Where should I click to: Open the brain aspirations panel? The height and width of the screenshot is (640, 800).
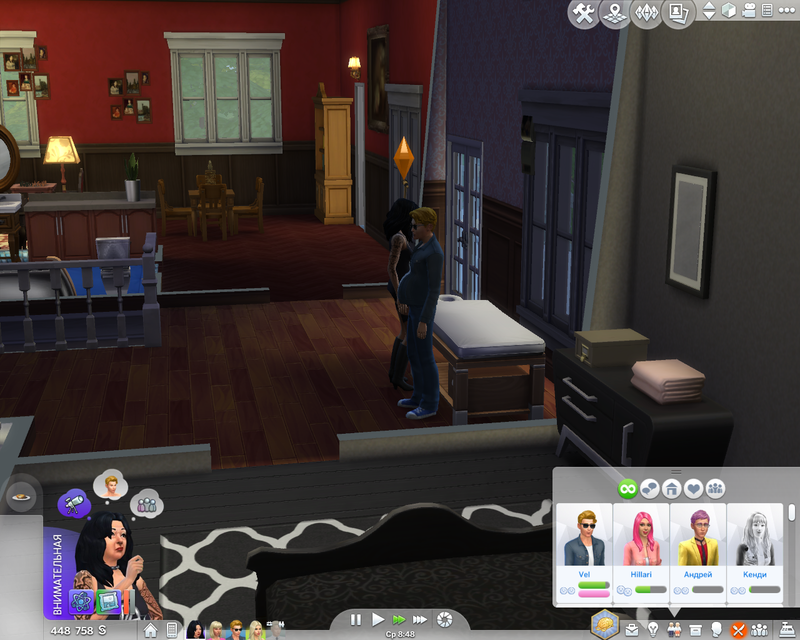click(x=607, y=624)
